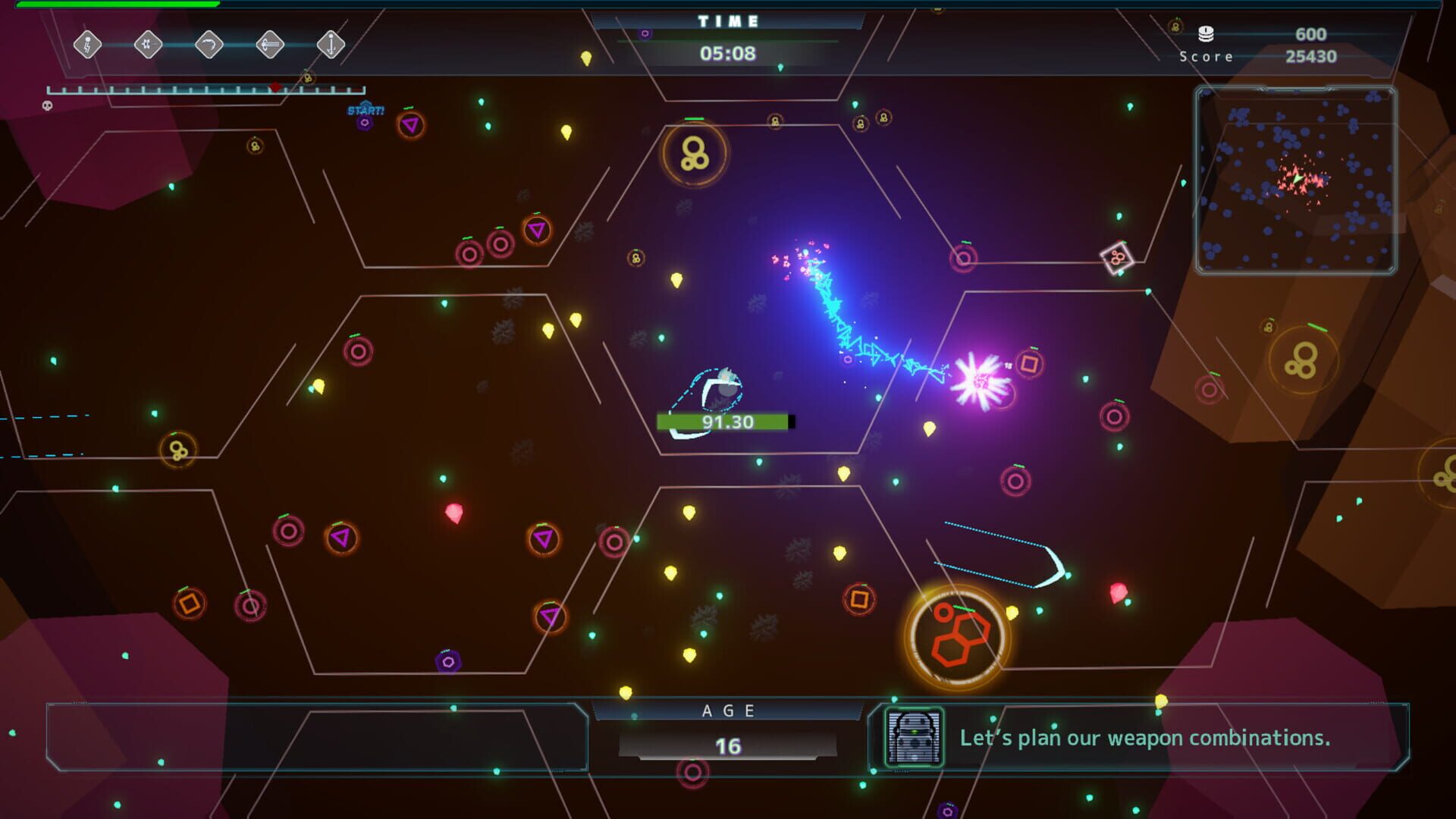This screenshot has height=819, width=1456.
Task: Click the yellow triple-circle enemy emblem near the top
Action: click(695, 152)
